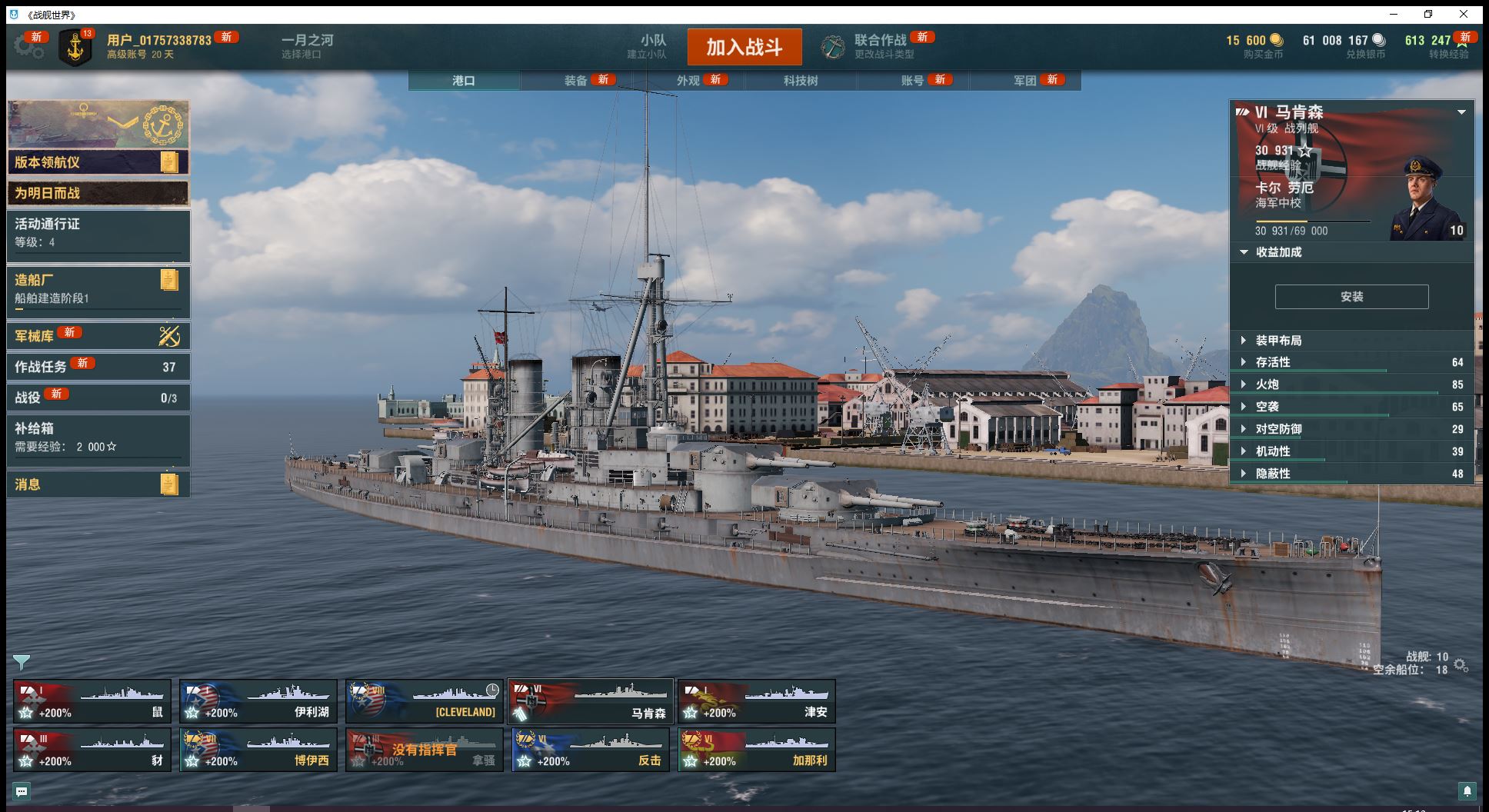Click the 加入战斗 battle button
The image size is (1489, 812).
pyautogui.click(x=744, y=47)
